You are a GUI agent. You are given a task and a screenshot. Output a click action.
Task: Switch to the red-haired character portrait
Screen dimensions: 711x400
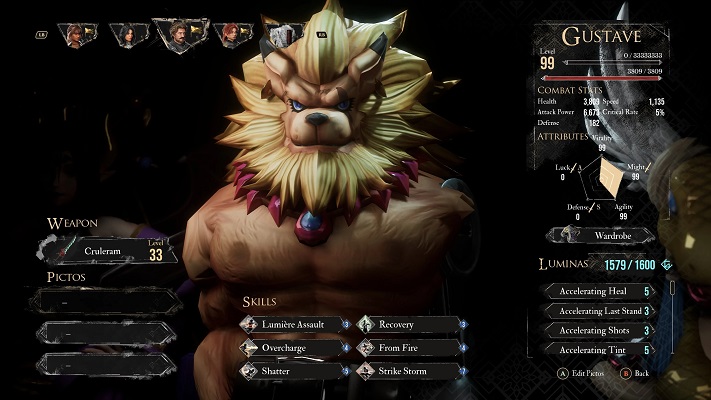232,35
